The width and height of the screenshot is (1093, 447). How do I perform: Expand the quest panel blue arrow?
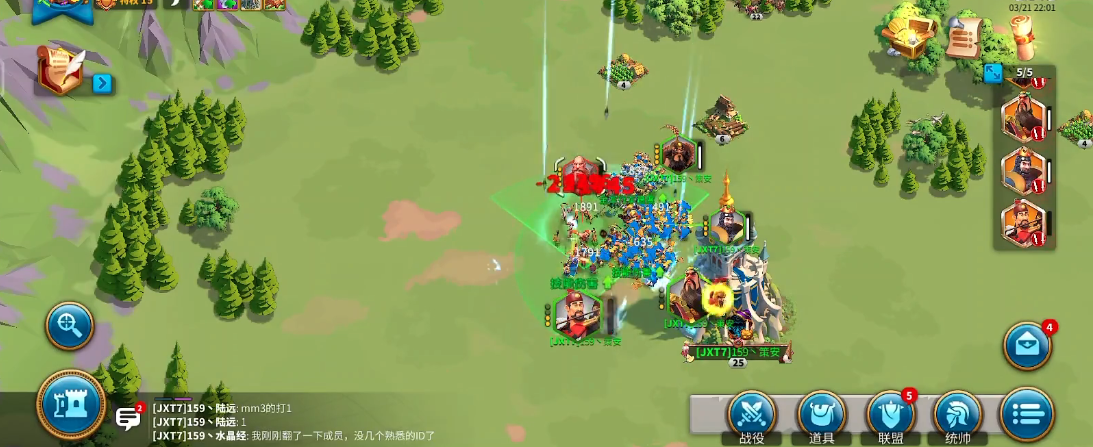click(x=102, y=83)
